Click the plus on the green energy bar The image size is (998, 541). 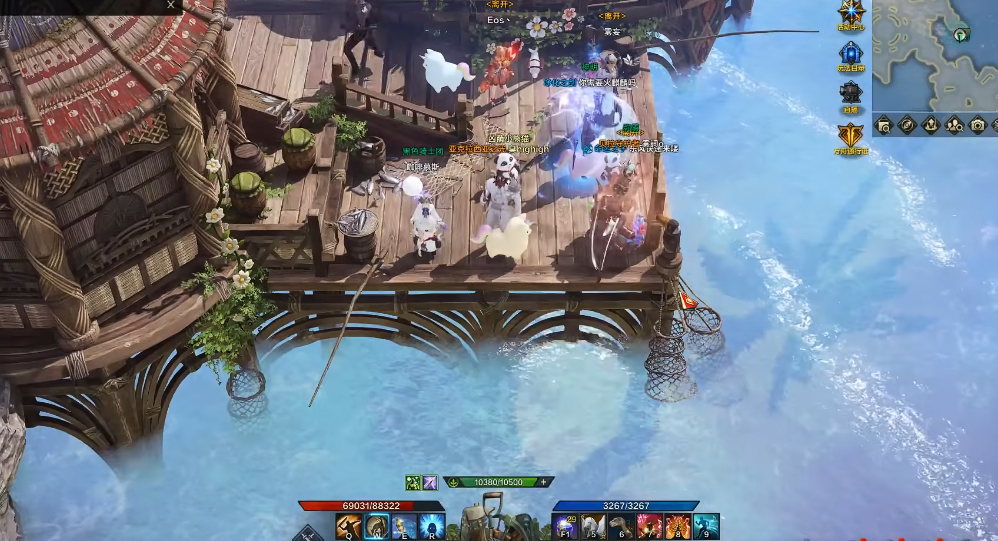point(544,482)
